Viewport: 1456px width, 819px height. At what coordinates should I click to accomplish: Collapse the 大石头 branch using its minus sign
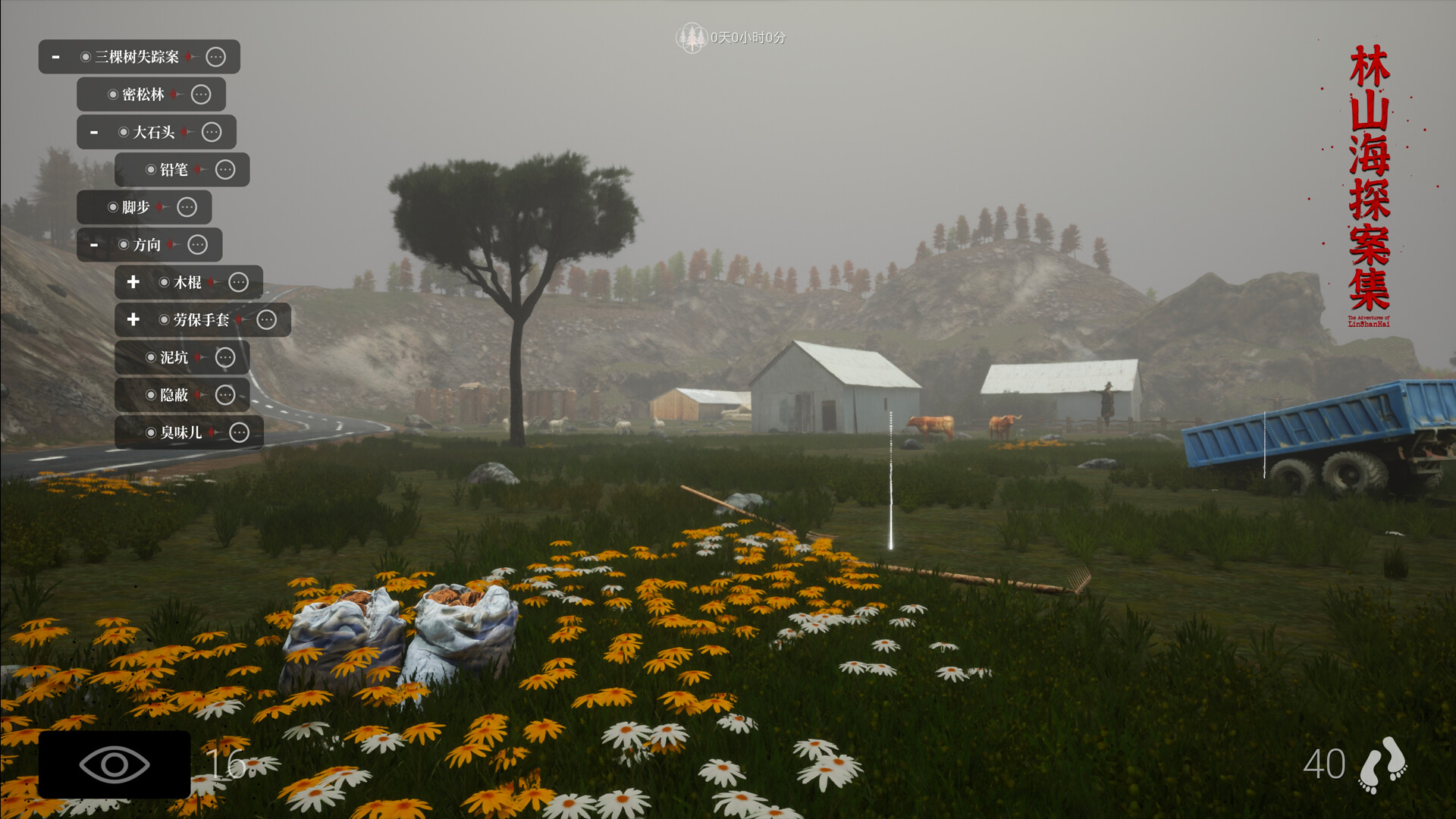[x=94, y=131]
